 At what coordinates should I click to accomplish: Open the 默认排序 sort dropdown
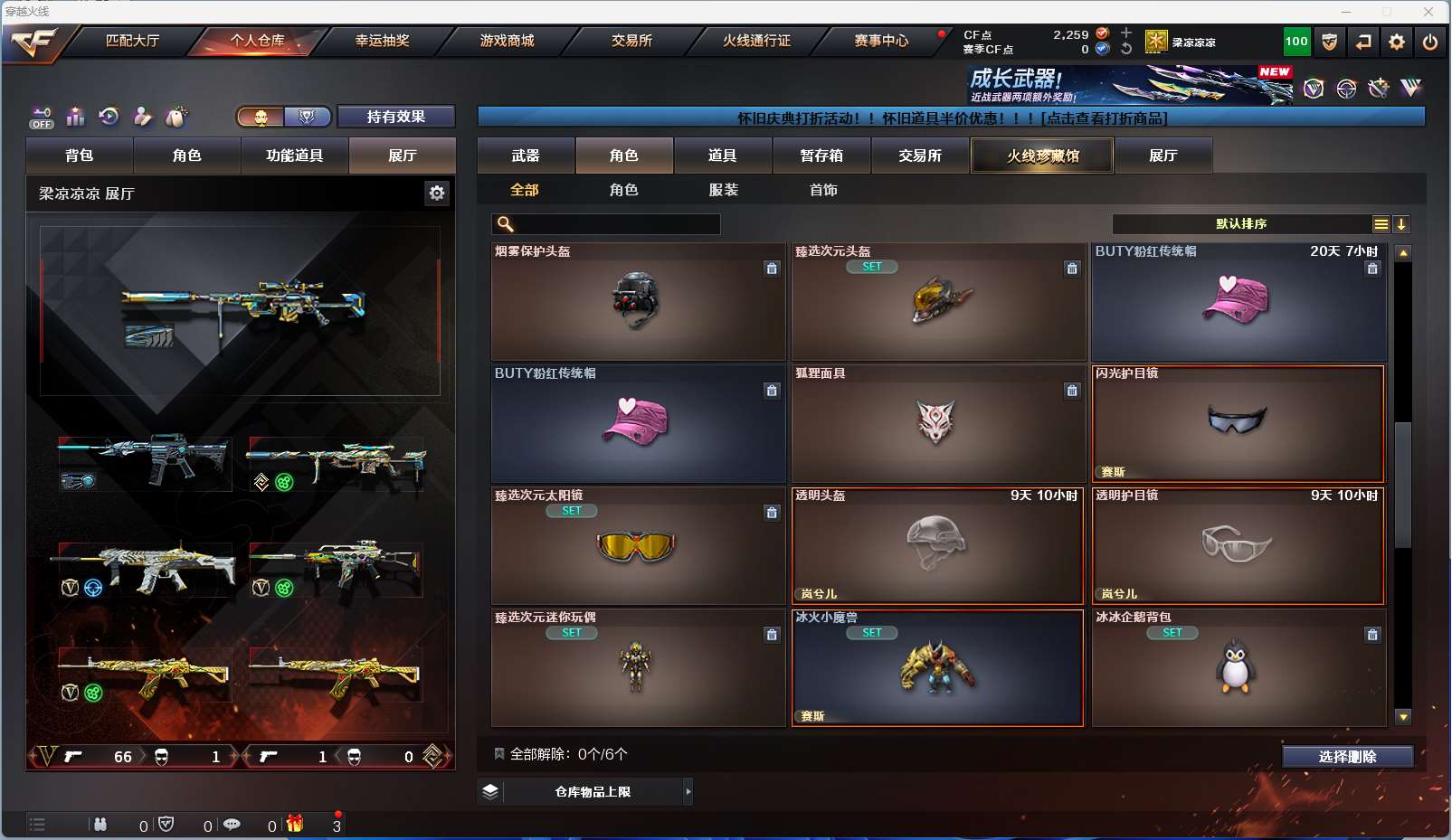pyautogui.click(x=1241, y=224)
